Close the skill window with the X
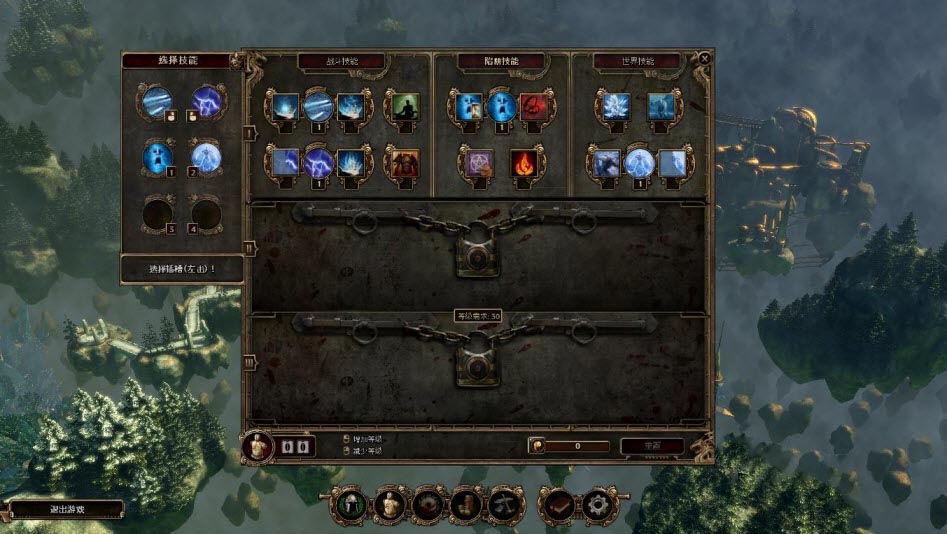Image resolution: width=947 pixels, height=534 pixels. [x=704, y=59]
